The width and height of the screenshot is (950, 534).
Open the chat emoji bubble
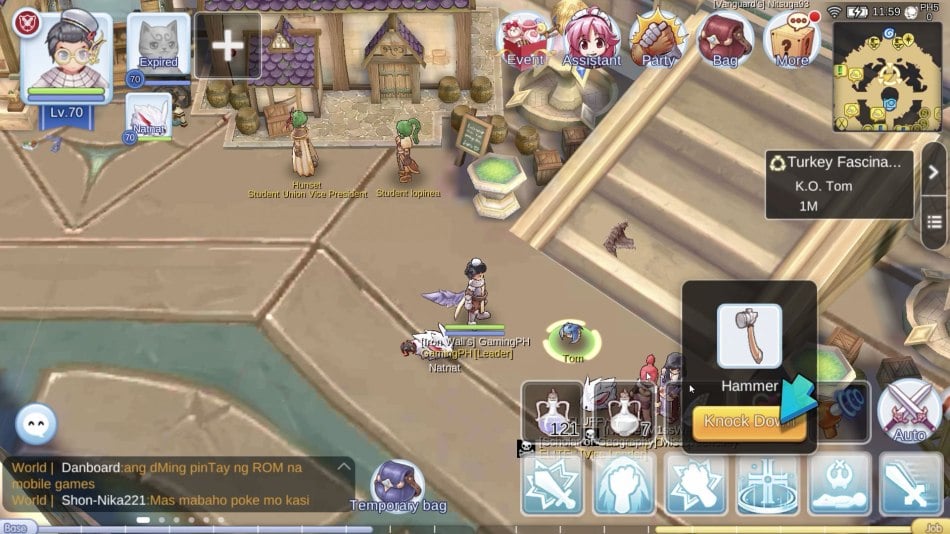[36, 426]
